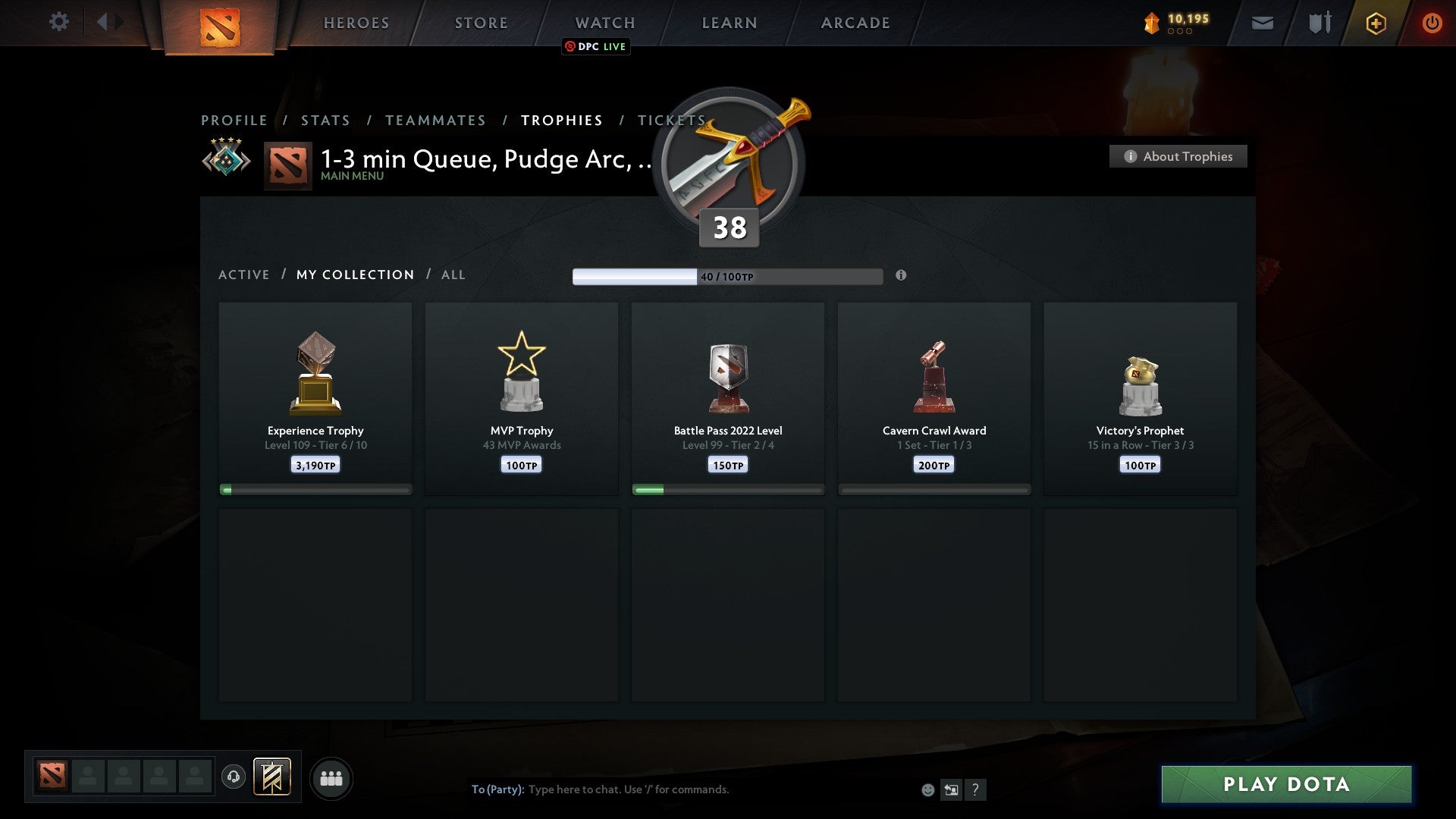Click the gold hexagon plus icon
The height and width of the screenshot is (819, 1456).
coord(1376,23)
